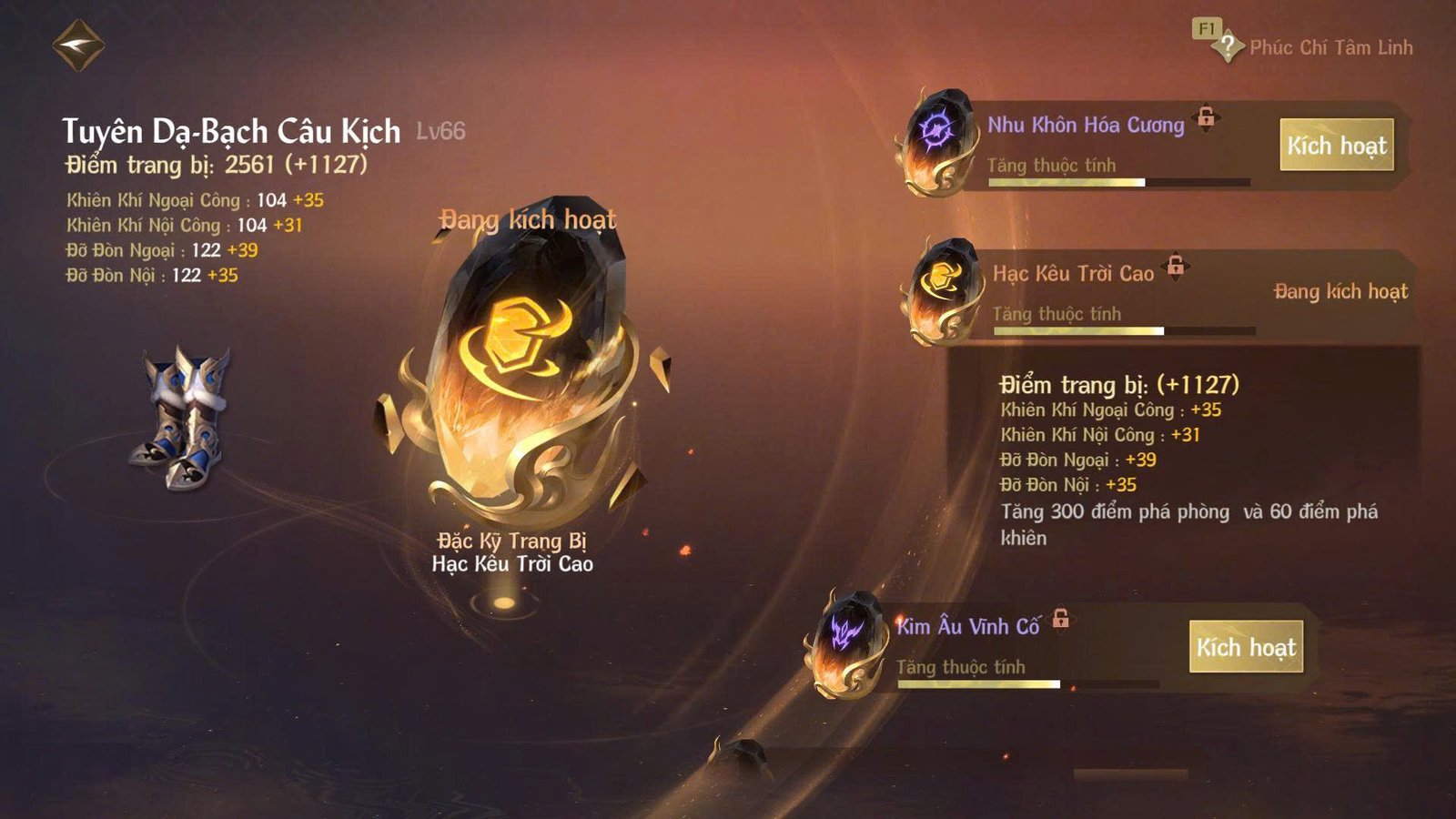1456x819 pixels.
Task: Unlock Nhu Khôn Hóa Cương via its lock icon
Action: click(1207, 116)
